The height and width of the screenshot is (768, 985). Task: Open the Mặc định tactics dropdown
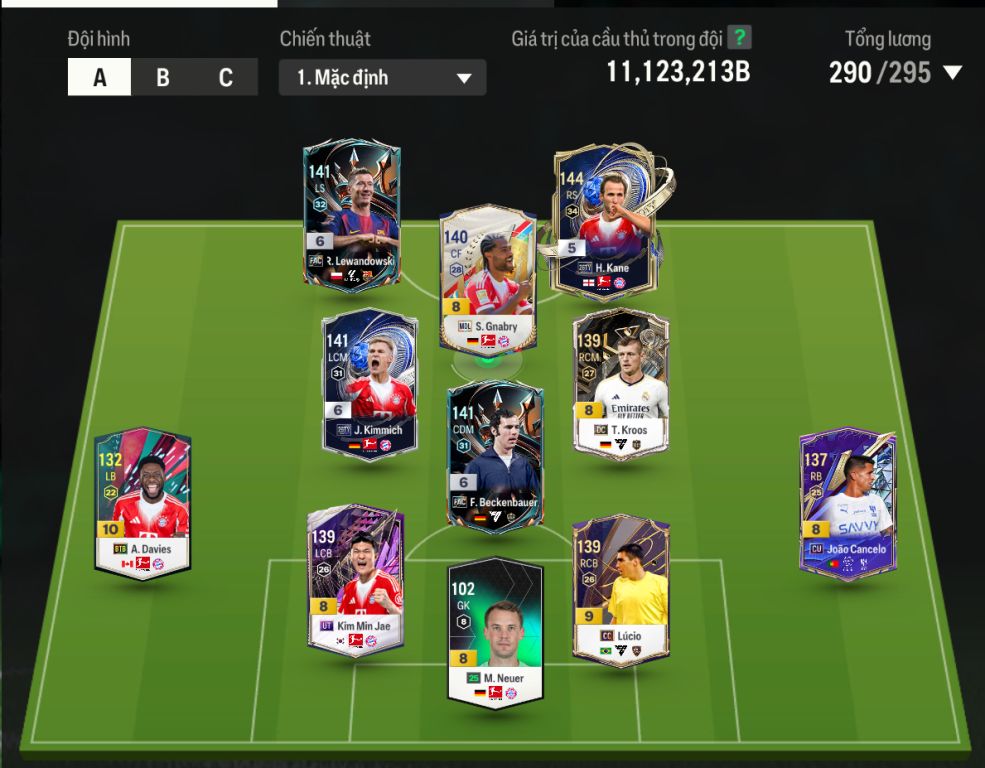pyautogui.click(x=383, y=78)
